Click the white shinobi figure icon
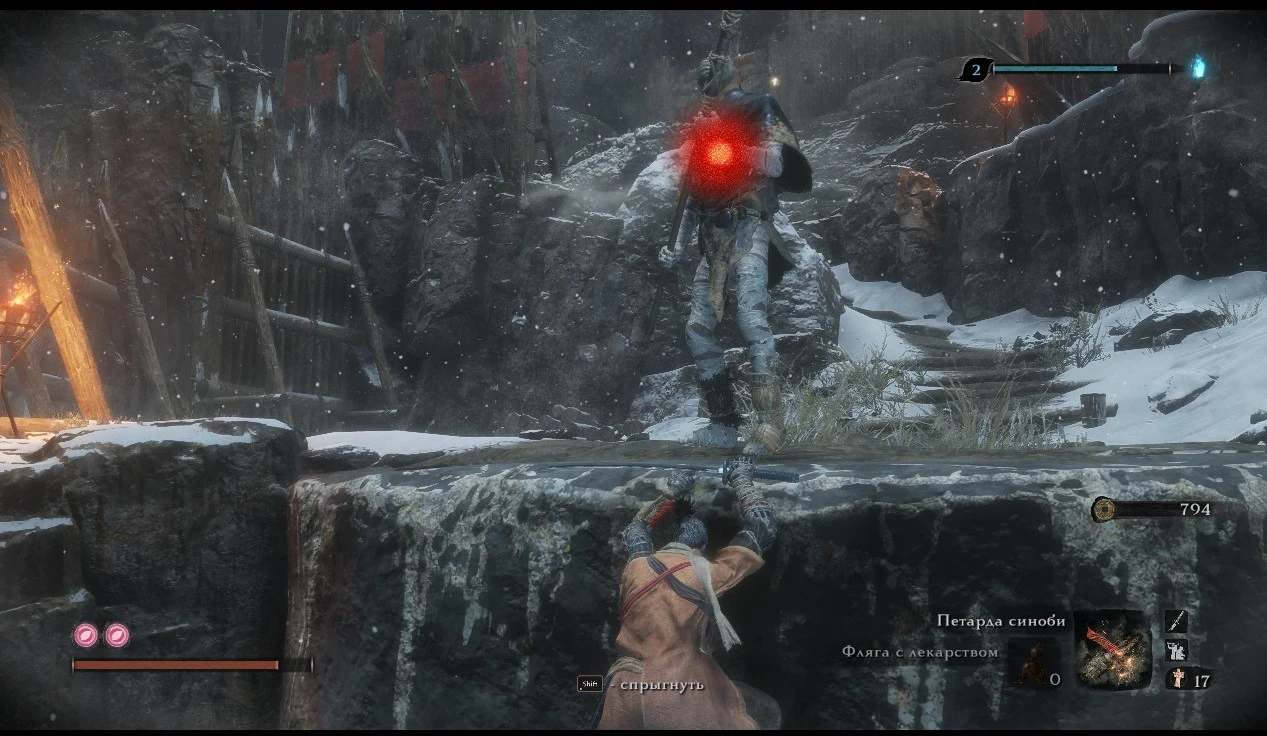Viewport: 1267px width, 736px height. coord(1176,650)
